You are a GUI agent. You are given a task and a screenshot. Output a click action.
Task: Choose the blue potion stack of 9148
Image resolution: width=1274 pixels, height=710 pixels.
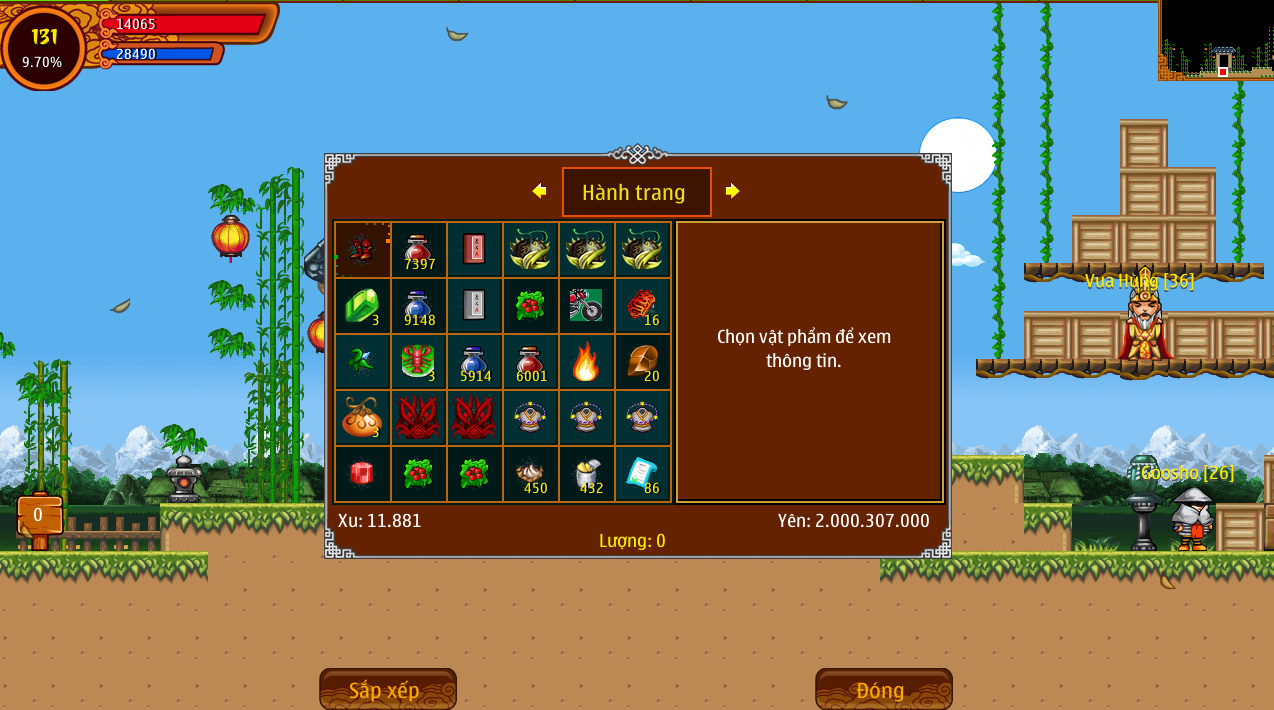[418, 306]
